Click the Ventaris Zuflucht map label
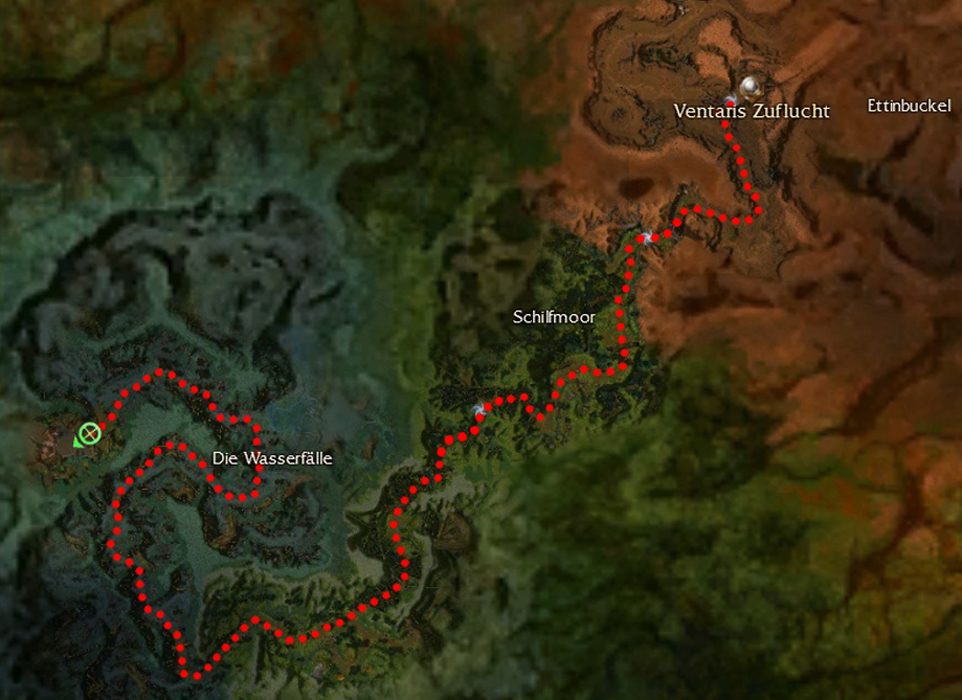962x700 pixels. [751, 111]
